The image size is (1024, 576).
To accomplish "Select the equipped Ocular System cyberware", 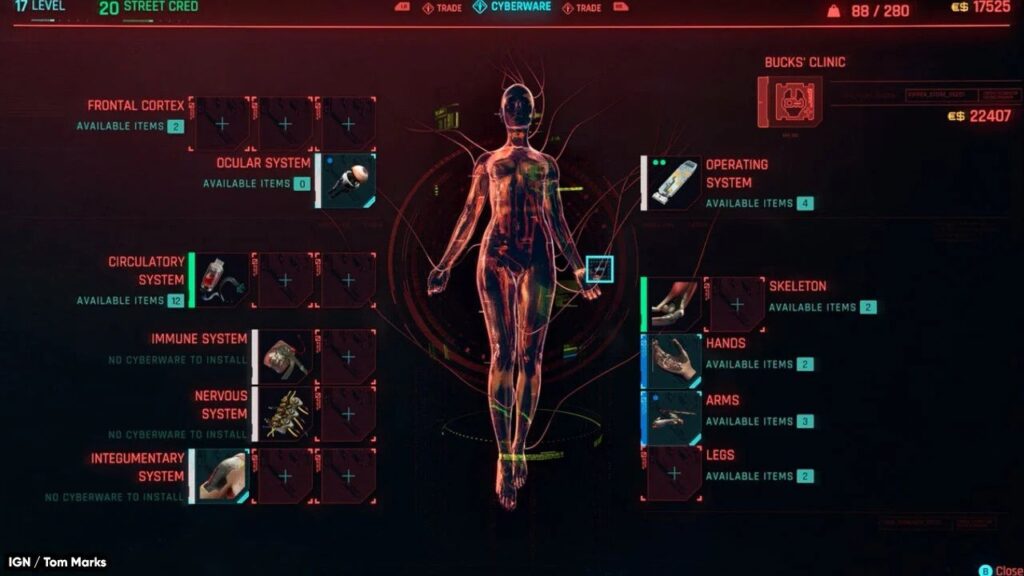I will [348, 181].
